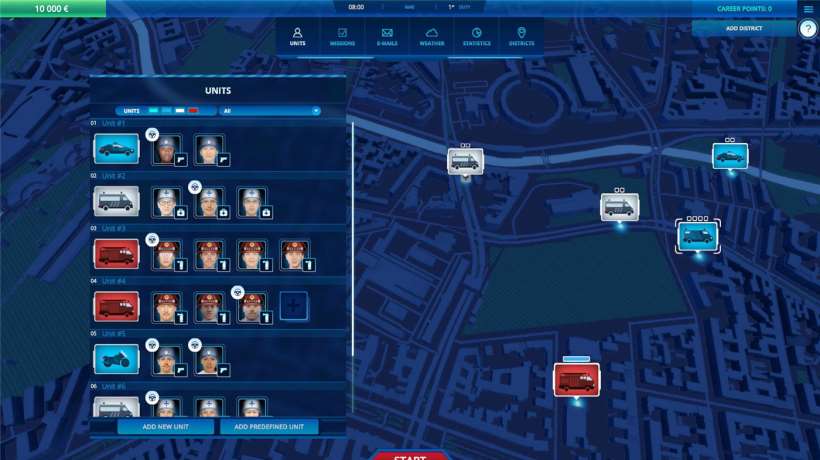Add crew member to Unit #4 plus slot
This screenshot has height=460, width=820.
pyautogui.click(x=293, y=305)
